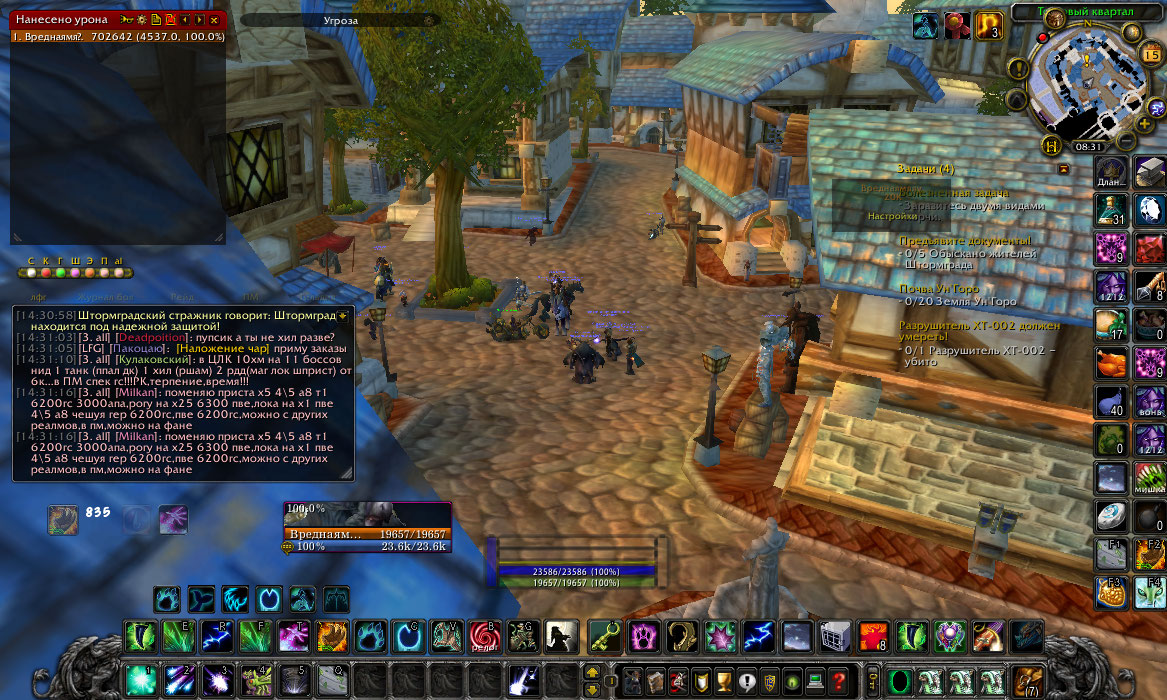Open the calendar showing day 15
The image size is (1167, 700).
coord(1150,54)
